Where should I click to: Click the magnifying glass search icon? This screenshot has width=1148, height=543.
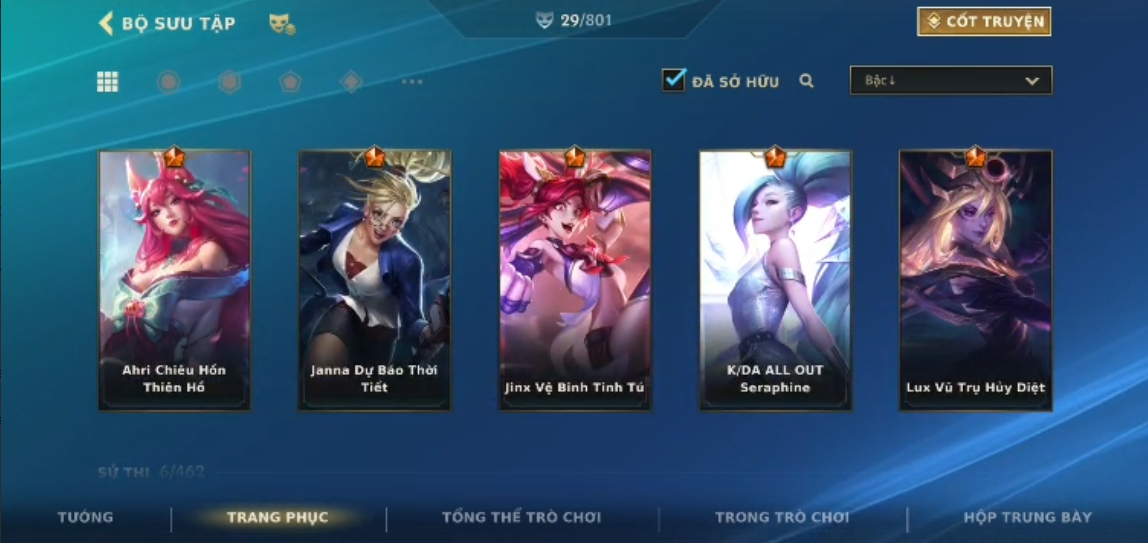807,81
